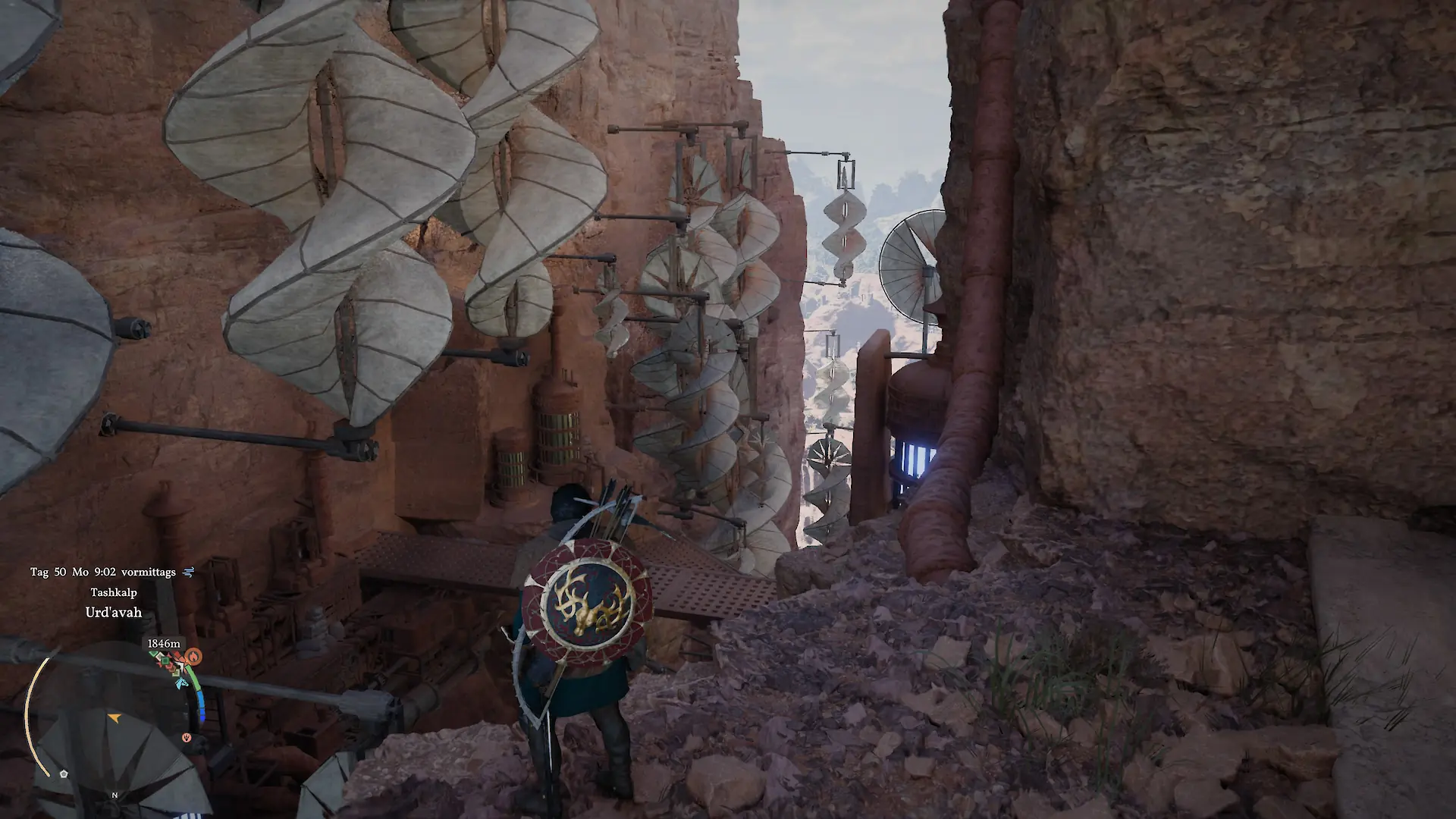The image size is (1456, 819).
Task: Click the orange player arrow on the minimap
Action: coord(114,717)
